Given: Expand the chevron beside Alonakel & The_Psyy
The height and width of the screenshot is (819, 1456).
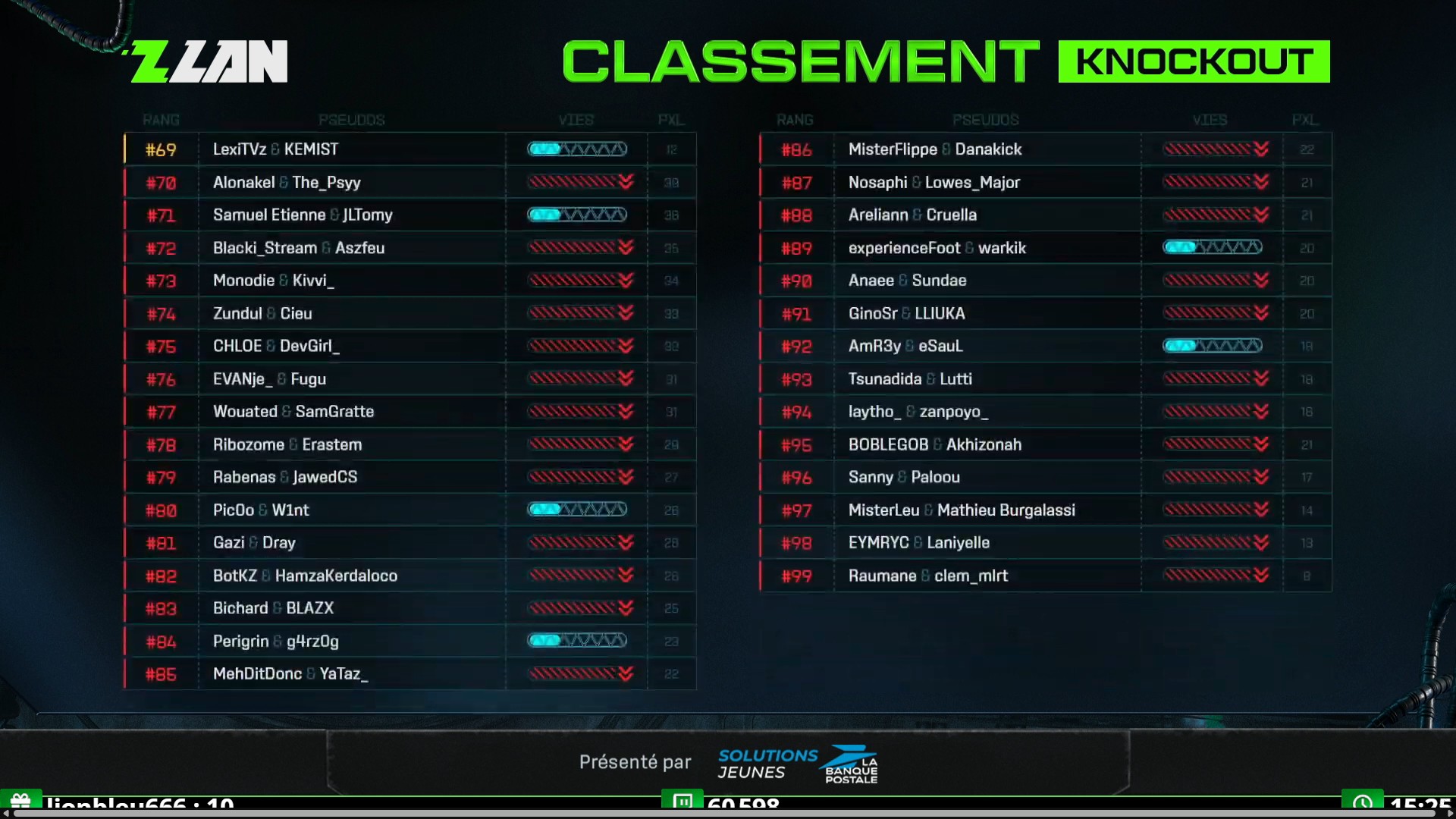Looking at the screenshot, I should point(624,182).
